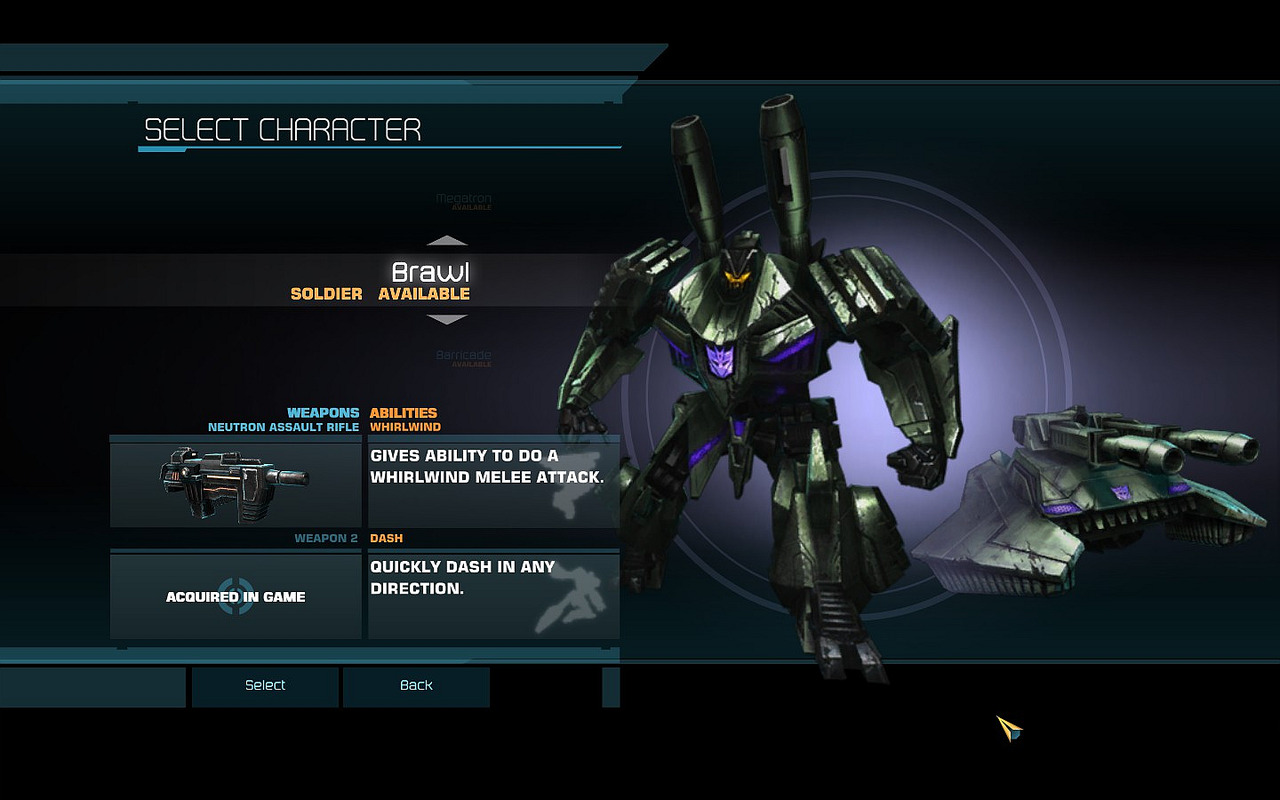Viewport: 1280px width, 800px height.
Task: Go back using the Back button
Action: point(416,686)
